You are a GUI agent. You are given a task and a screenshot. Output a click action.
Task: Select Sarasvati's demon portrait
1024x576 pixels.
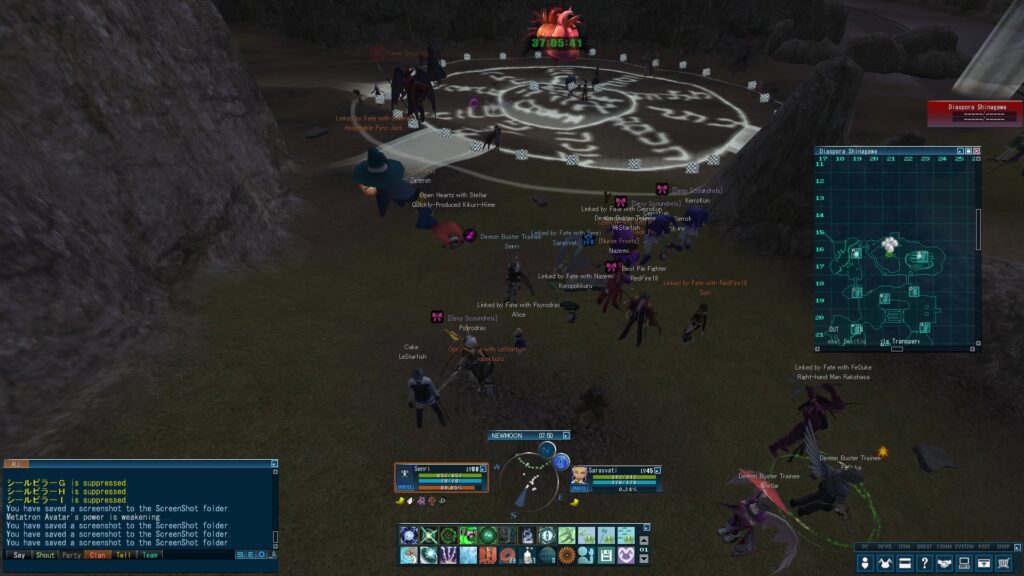(580, 475)
